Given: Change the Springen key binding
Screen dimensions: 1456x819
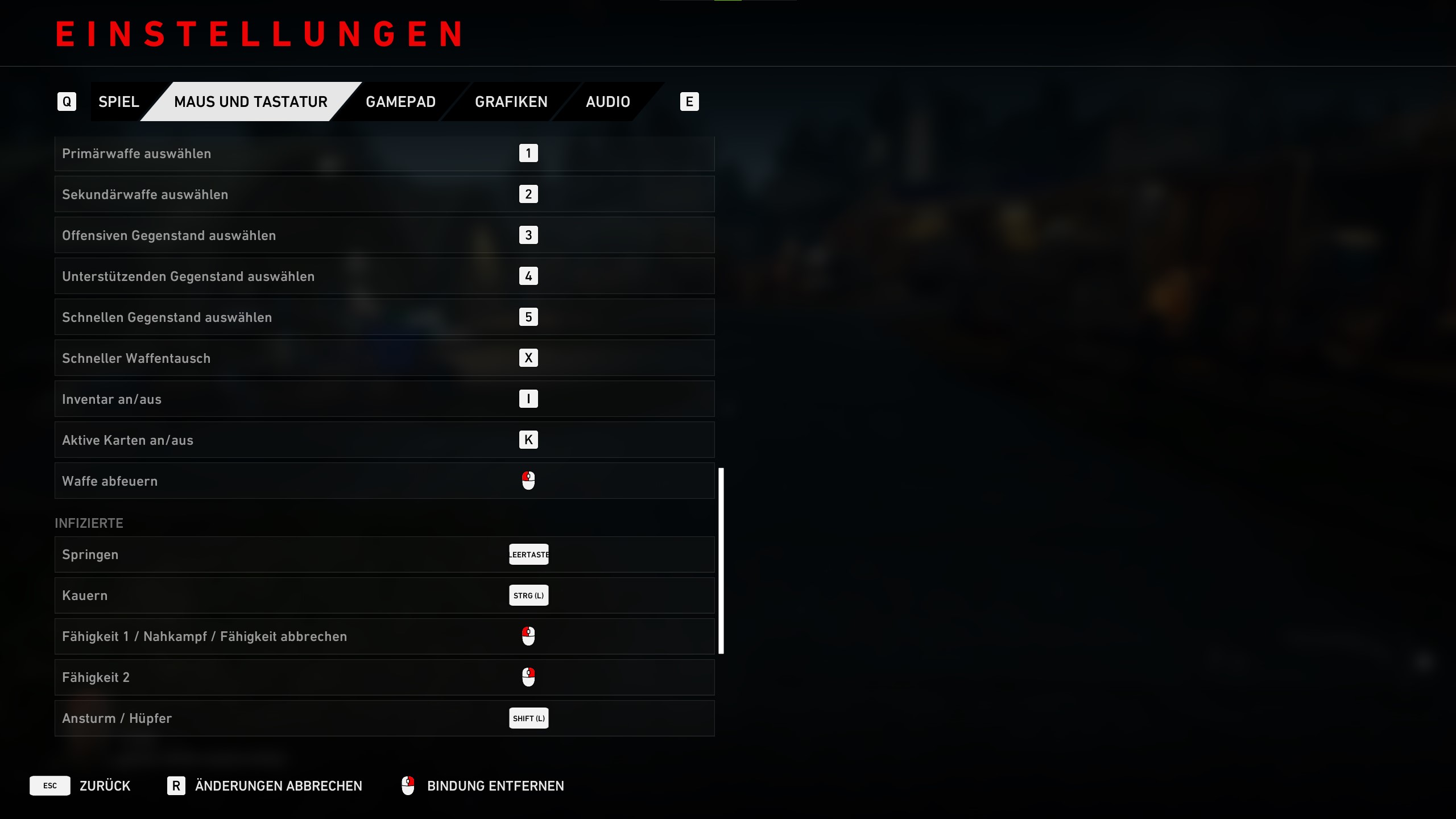Looking at the screenshot, I should [x=528, y=555].
